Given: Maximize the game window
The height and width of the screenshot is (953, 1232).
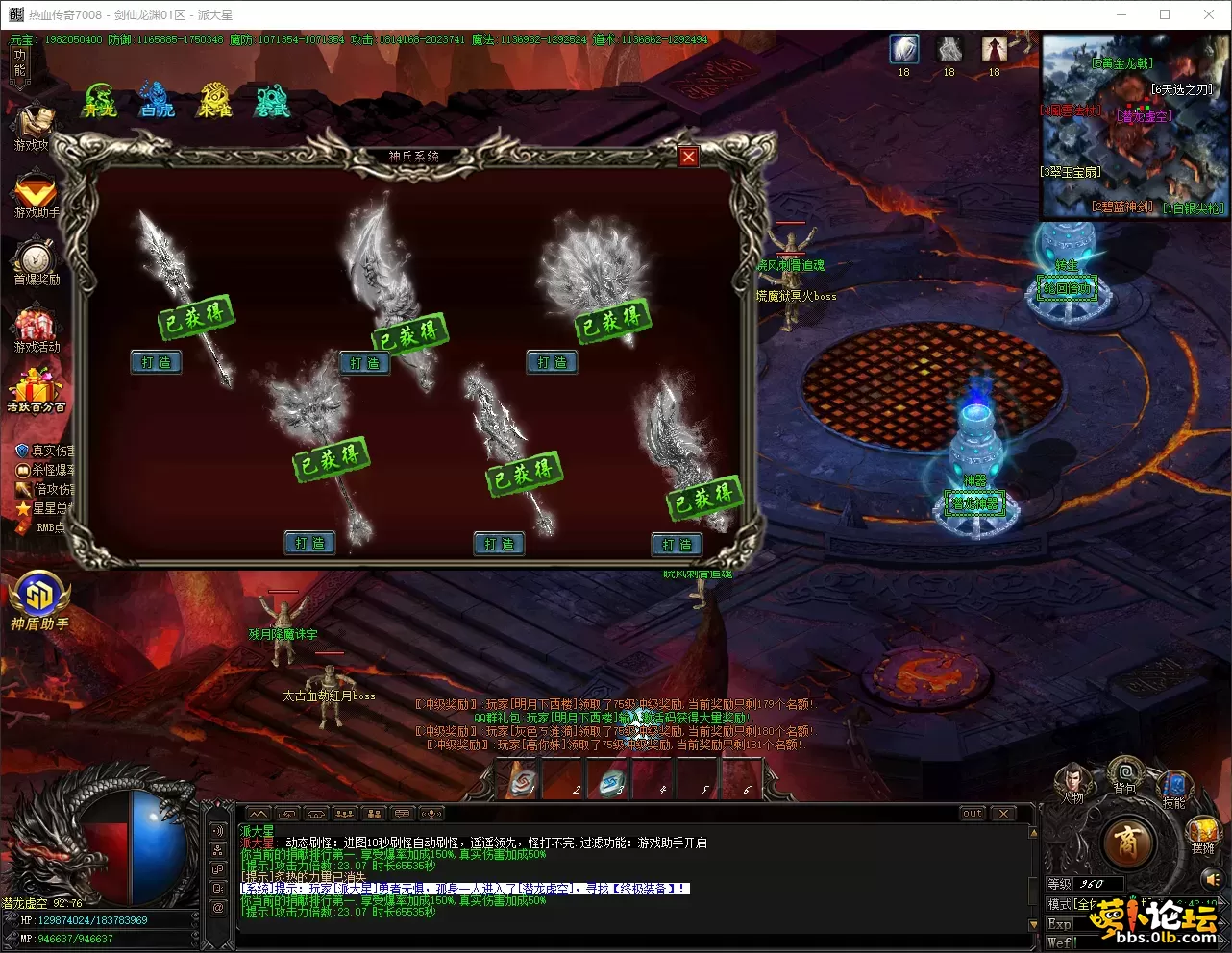Looking at the screenshot, I should tap(1165, 14).
